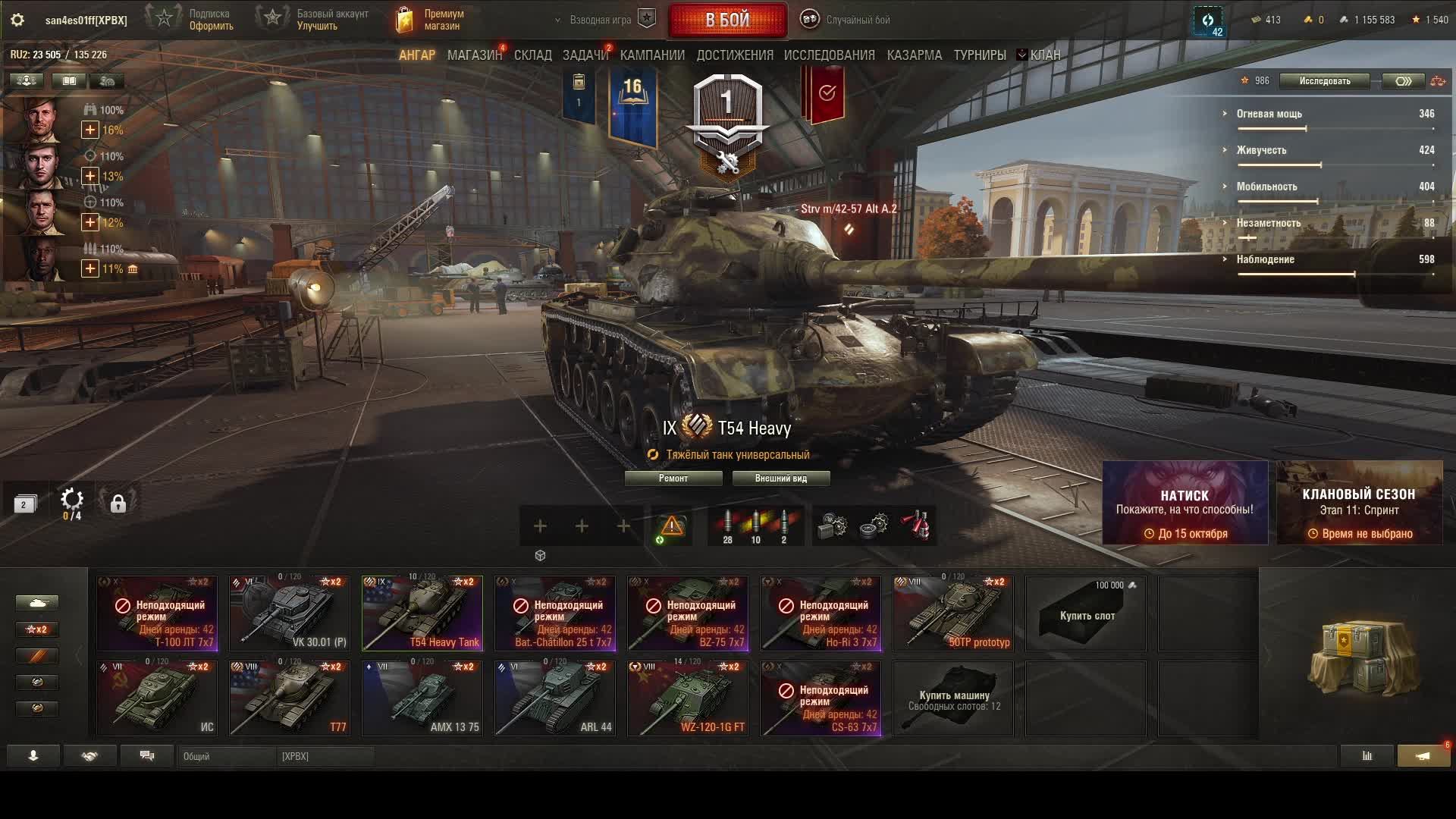Image resolution: width=1456 pixels, height=819 pixels.
Task: Open the Клановый сезон banner
Action: (1359, 503)
